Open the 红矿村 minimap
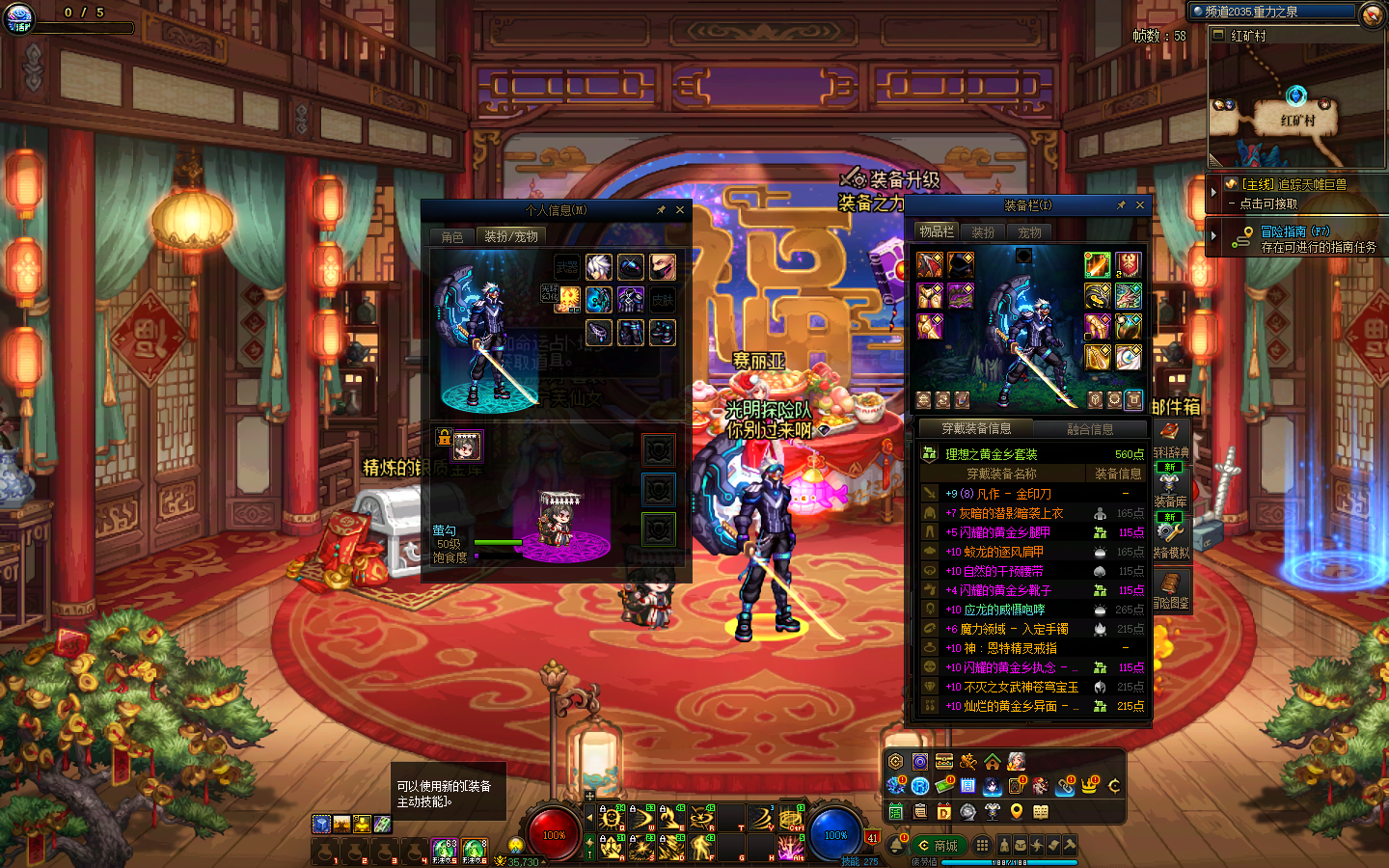 pyautogui.click(x=1296, y=106)
